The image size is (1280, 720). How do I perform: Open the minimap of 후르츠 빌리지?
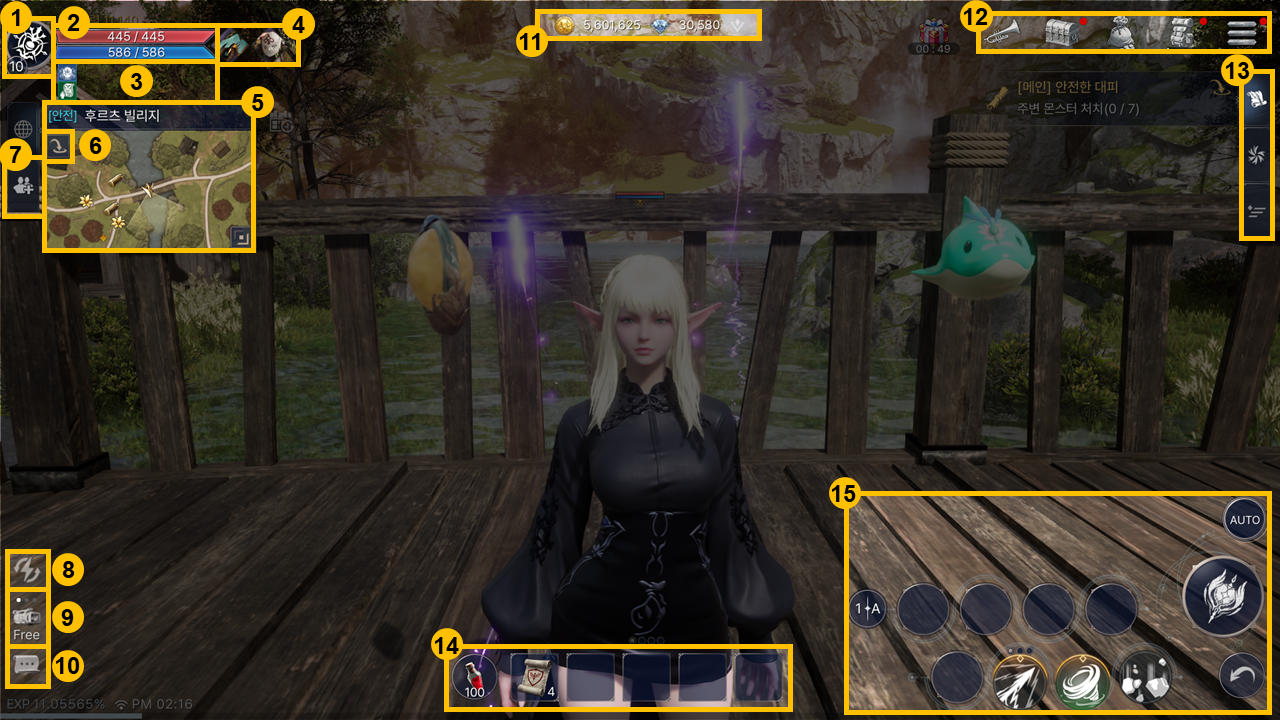[x=150, y=185]
